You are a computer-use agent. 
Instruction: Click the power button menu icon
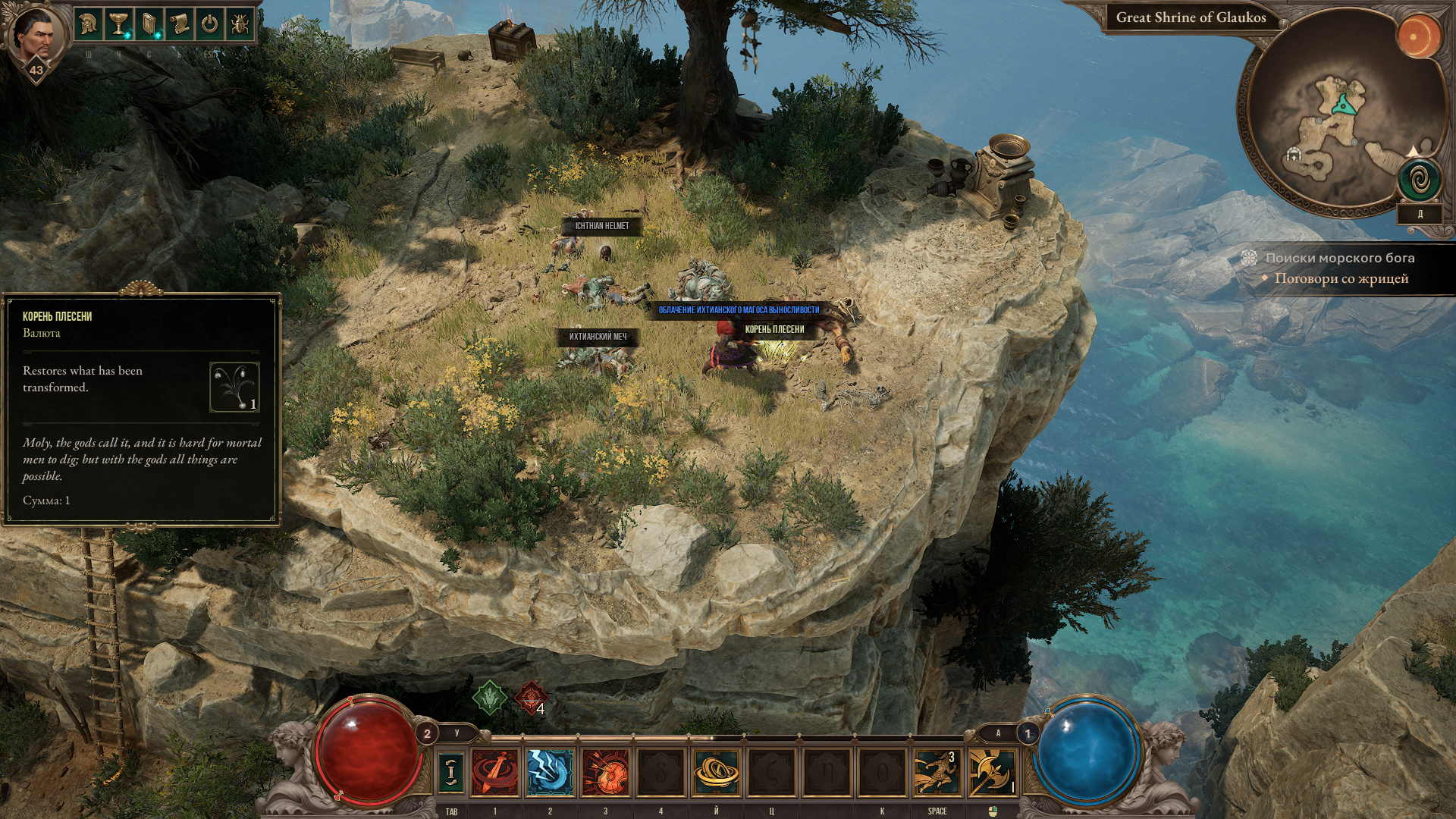click(209, 25)
